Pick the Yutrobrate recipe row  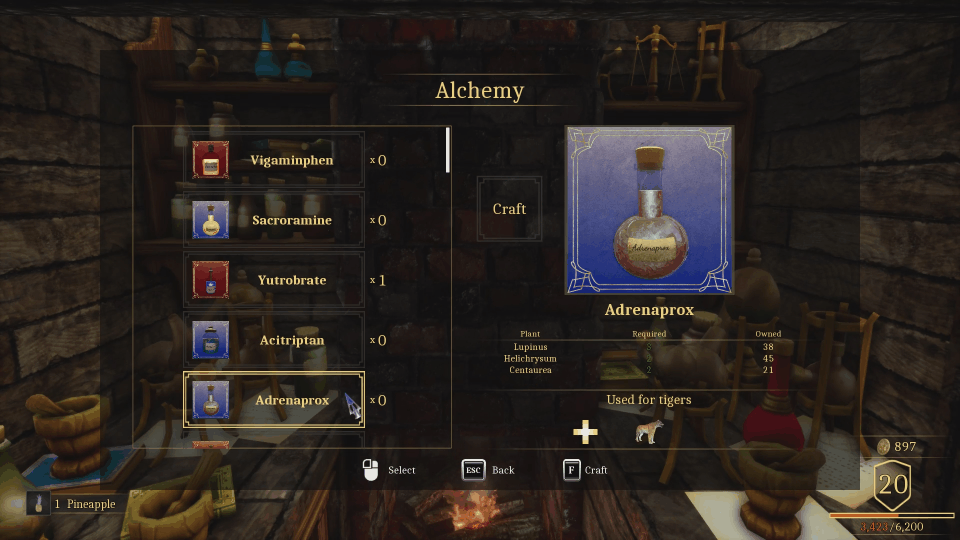coord(274,280)
